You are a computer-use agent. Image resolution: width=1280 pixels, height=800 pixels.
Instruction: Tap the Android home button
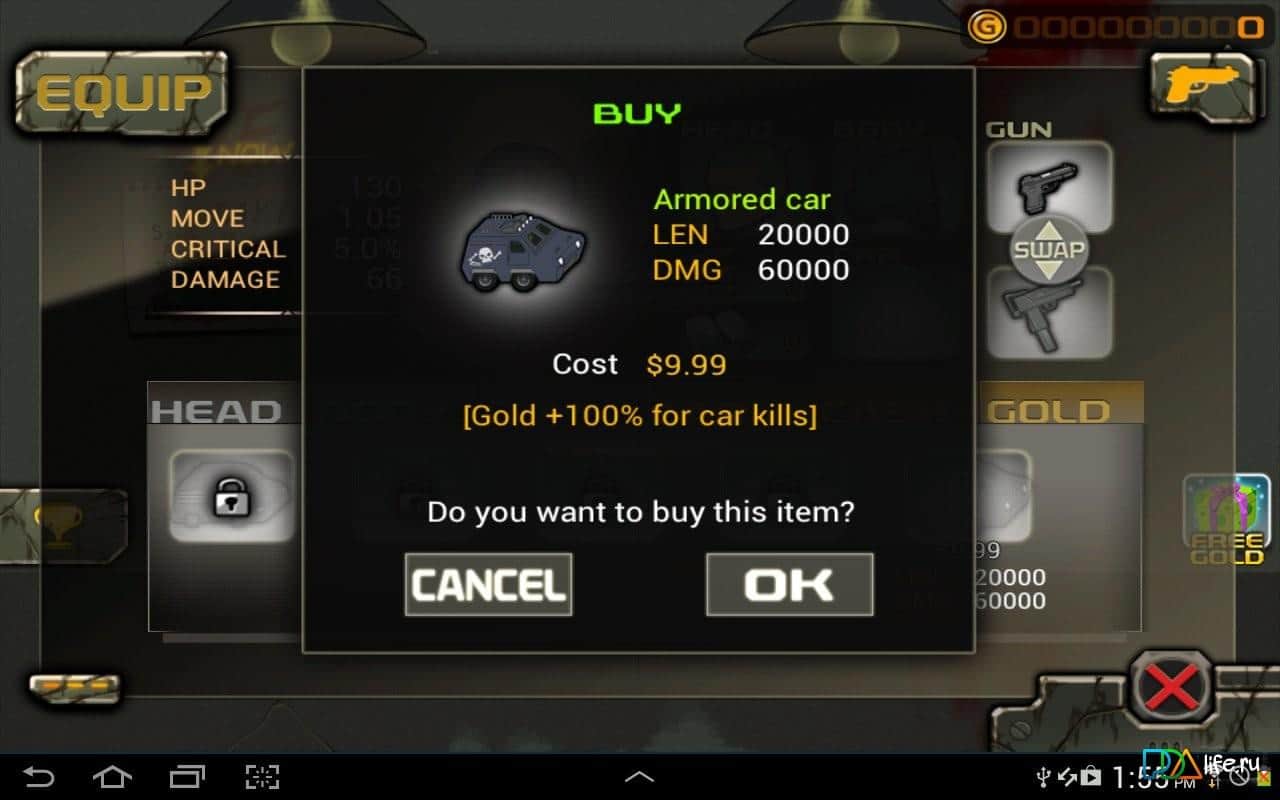pyautogui.click(x=113, y=775)
